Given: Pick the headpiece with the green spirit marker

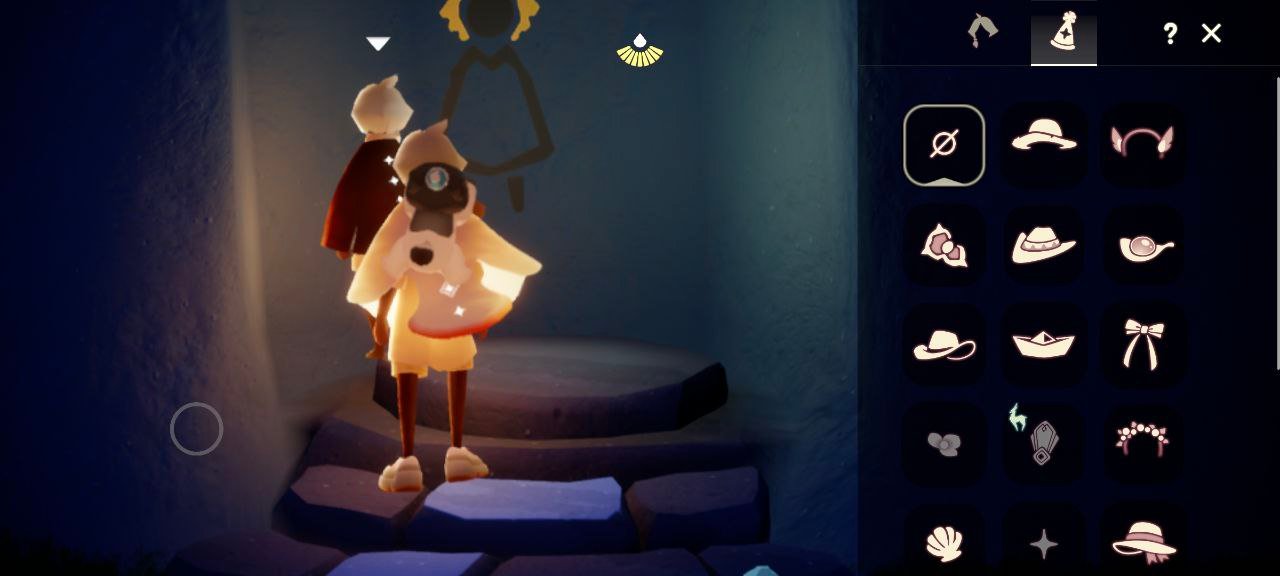Looking at the screenshot, I should (x=1042, y=439).
